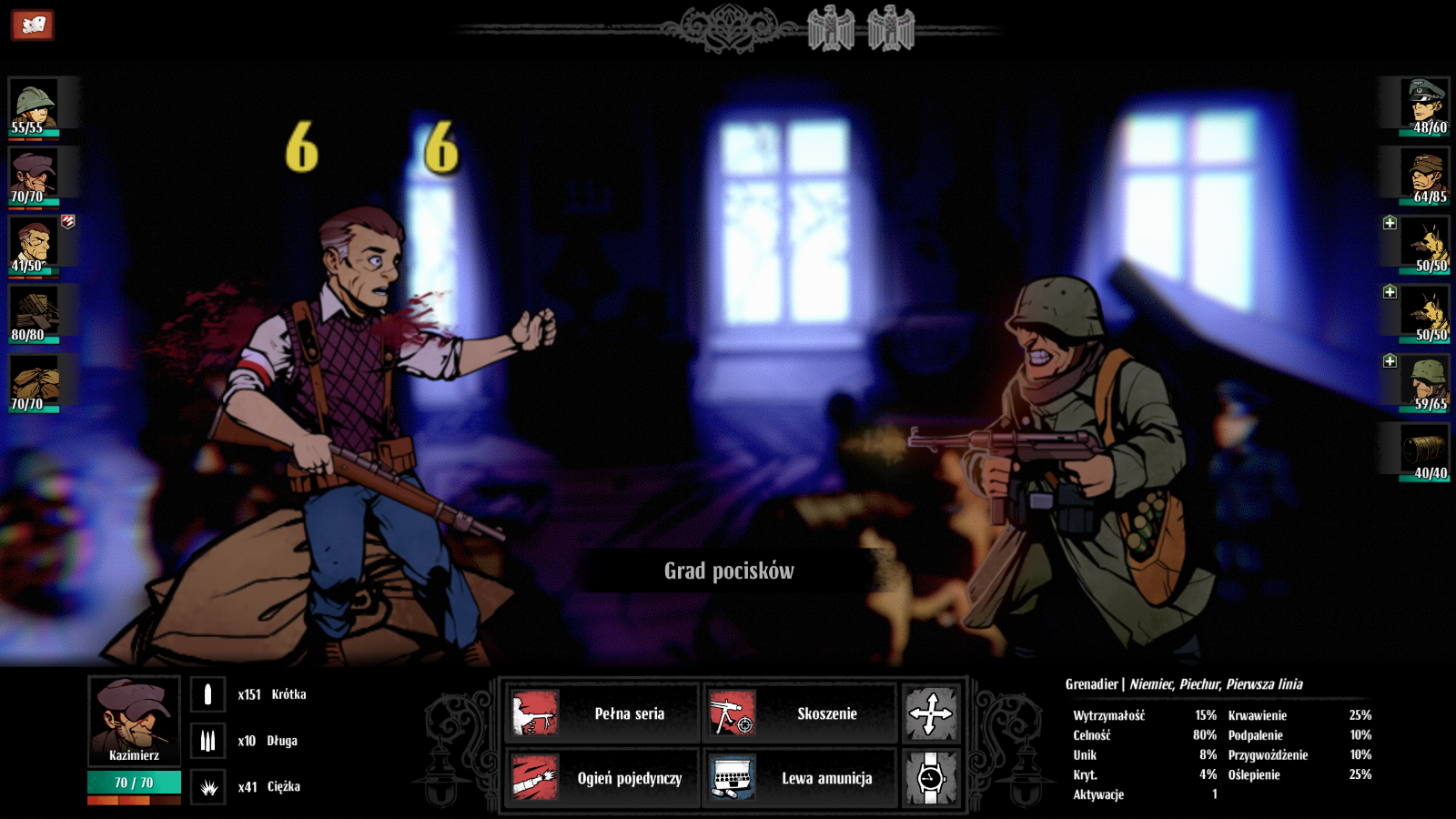1456x819 pixels.
Task: Select the Długa ammo type
Action: click(x=207, y=741)
